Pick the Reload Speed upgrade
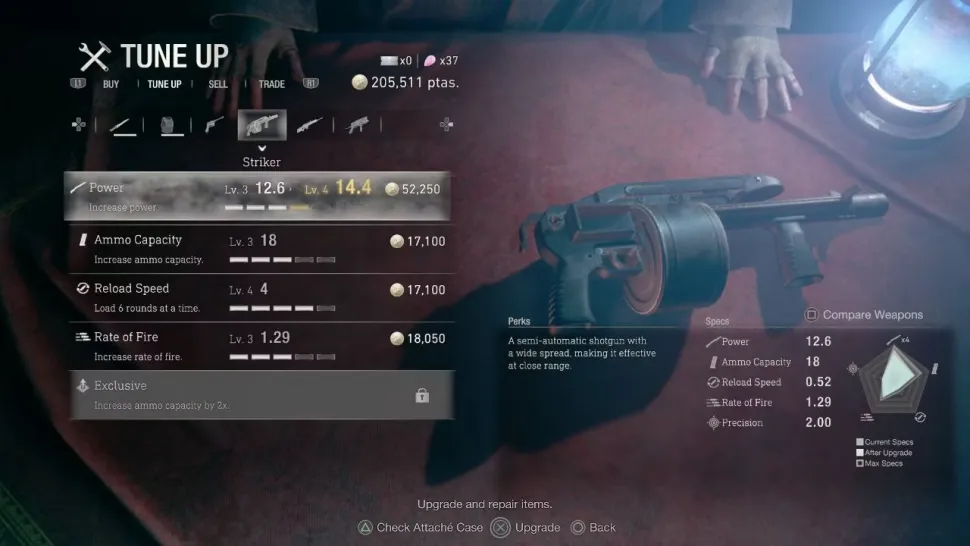The width and height of the screenshot is (970, 546). tap(259, 298)
